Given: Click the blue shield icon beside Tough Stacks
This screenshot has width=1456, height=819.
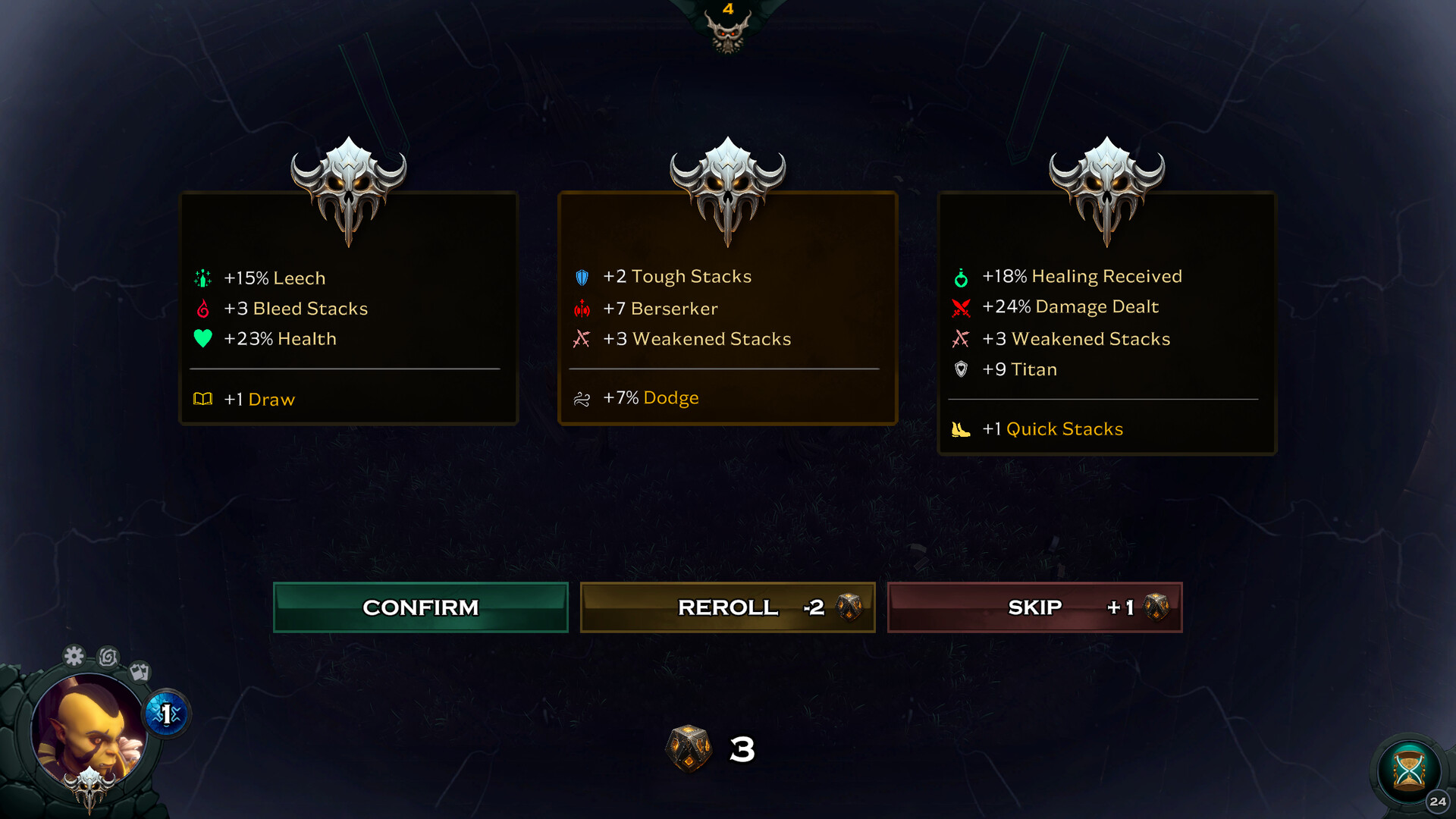Looking at the screenshot, I should [581, 278].
